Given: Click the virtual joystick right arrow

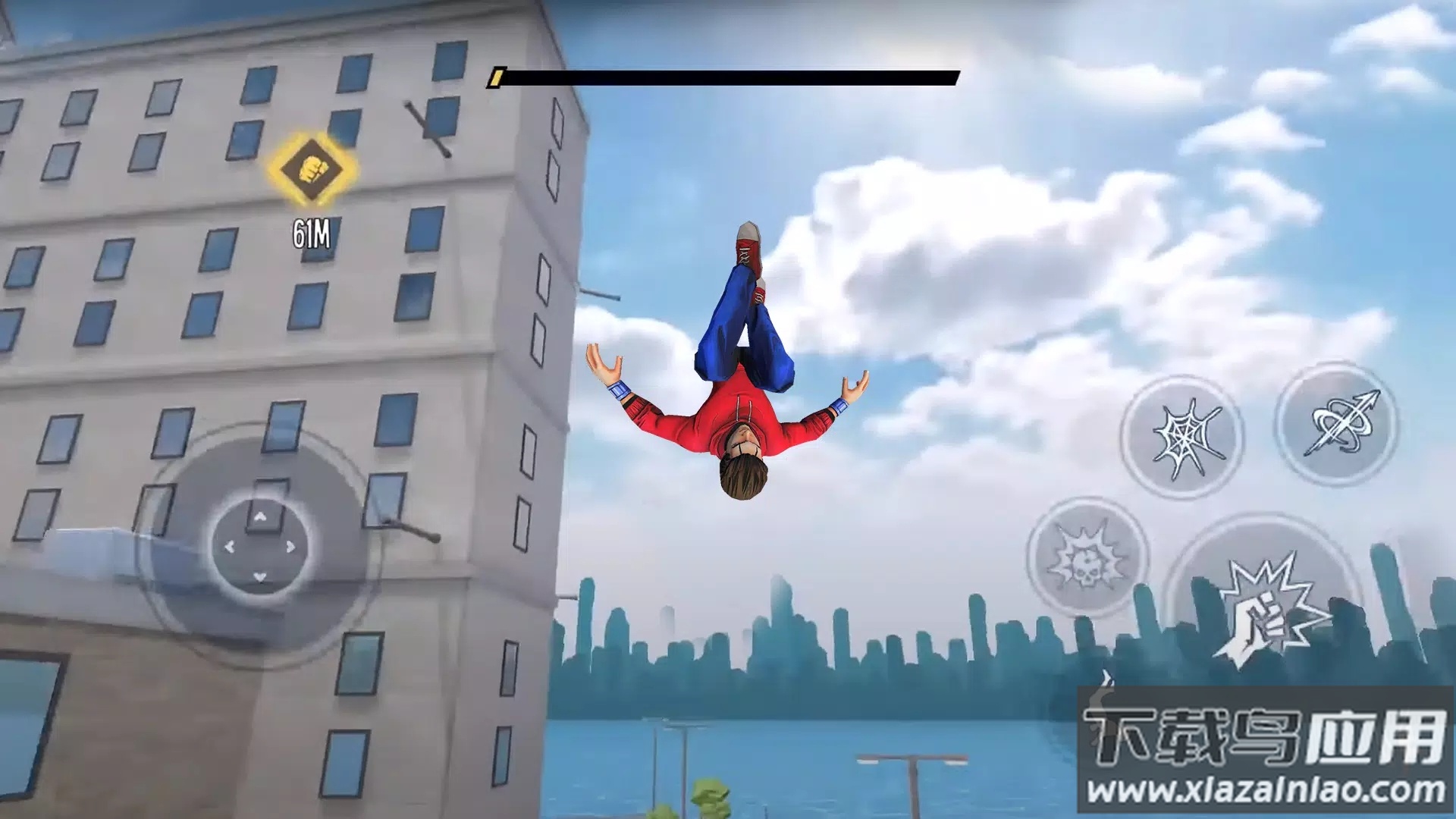Looking at the screenshot, I should pos(290,547).
